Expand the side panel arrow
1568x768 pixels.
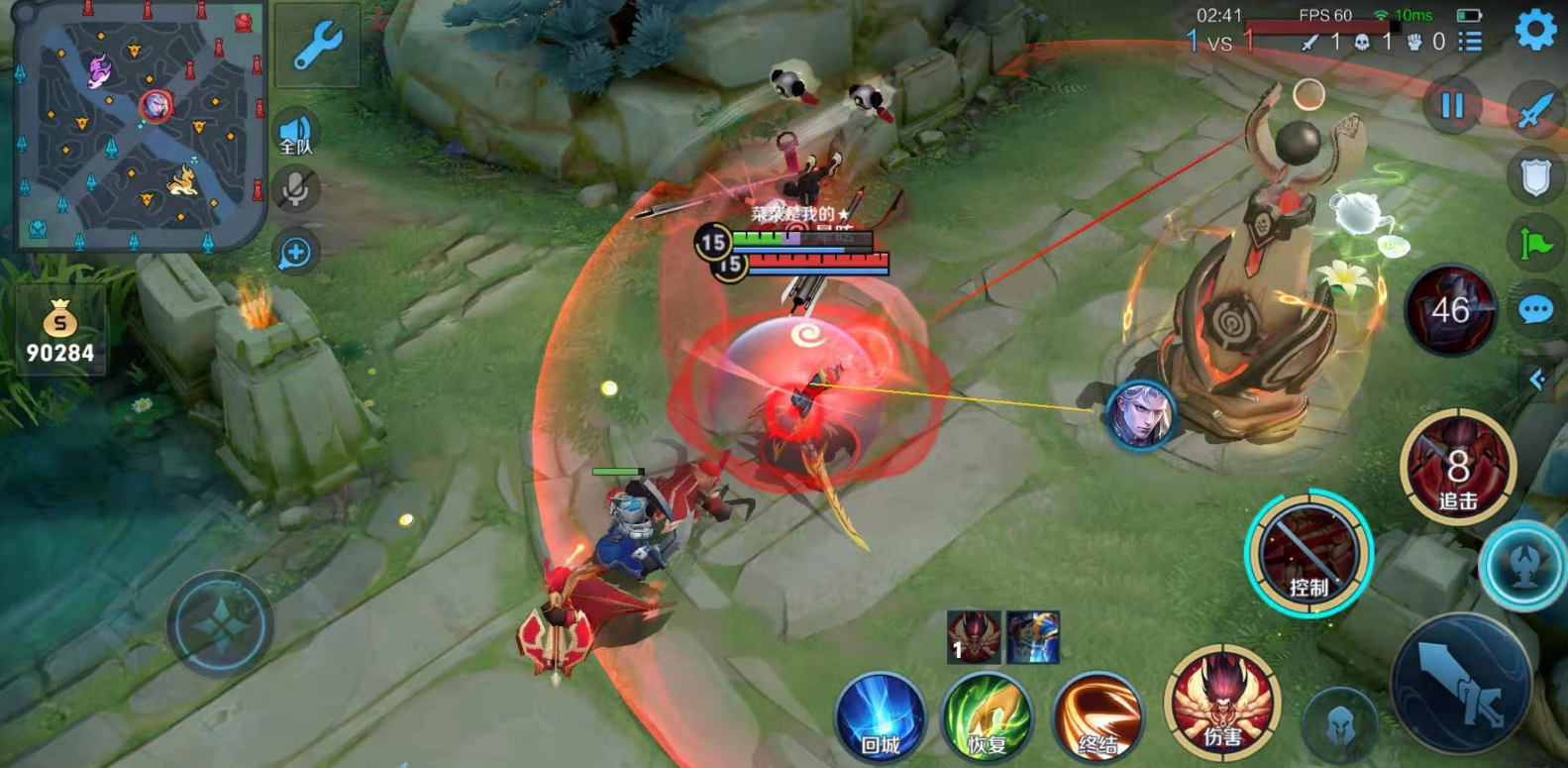[x=1537, y=380]
